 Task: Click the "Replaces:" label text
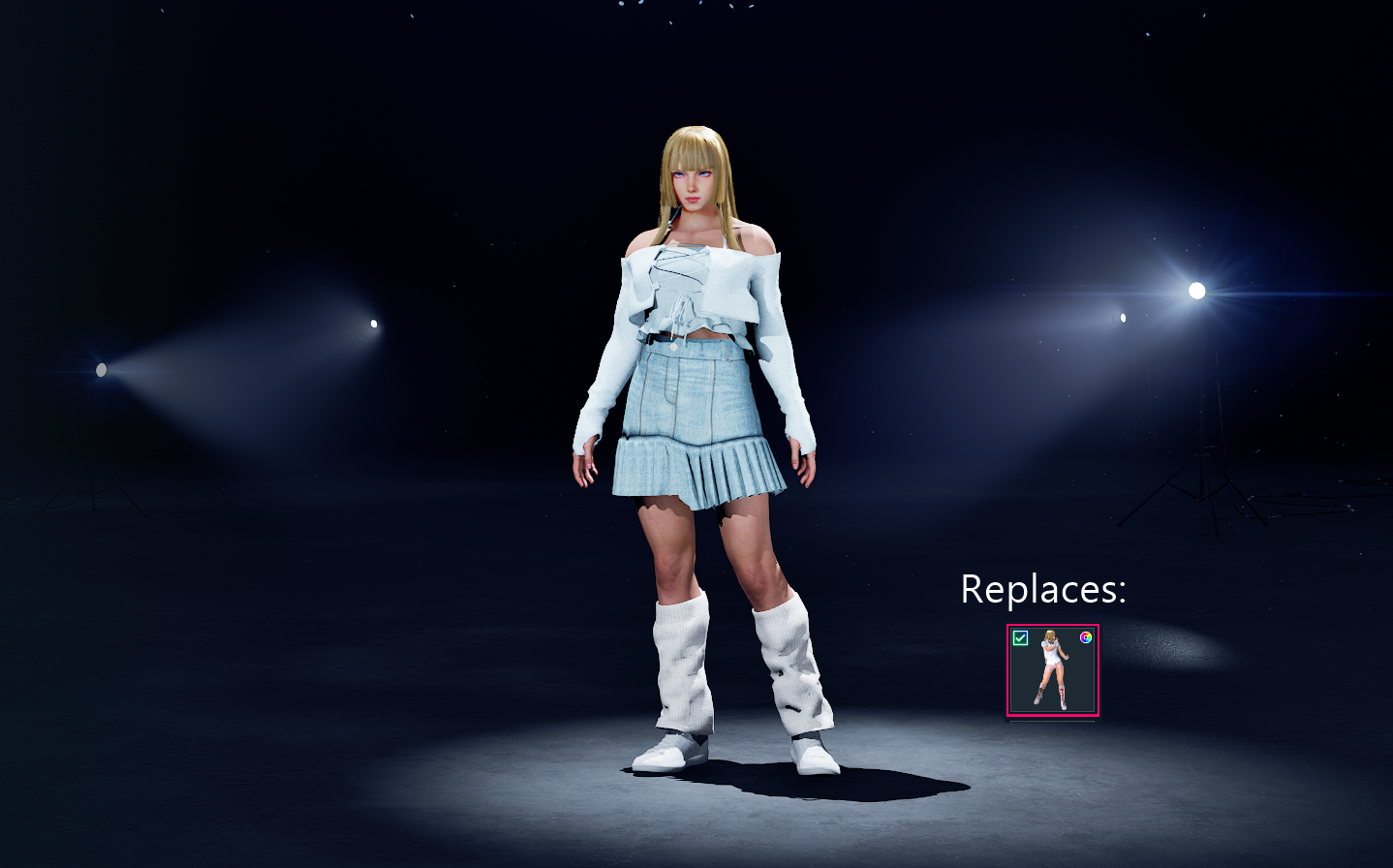pyautogui.click(x=1044, y=588)
